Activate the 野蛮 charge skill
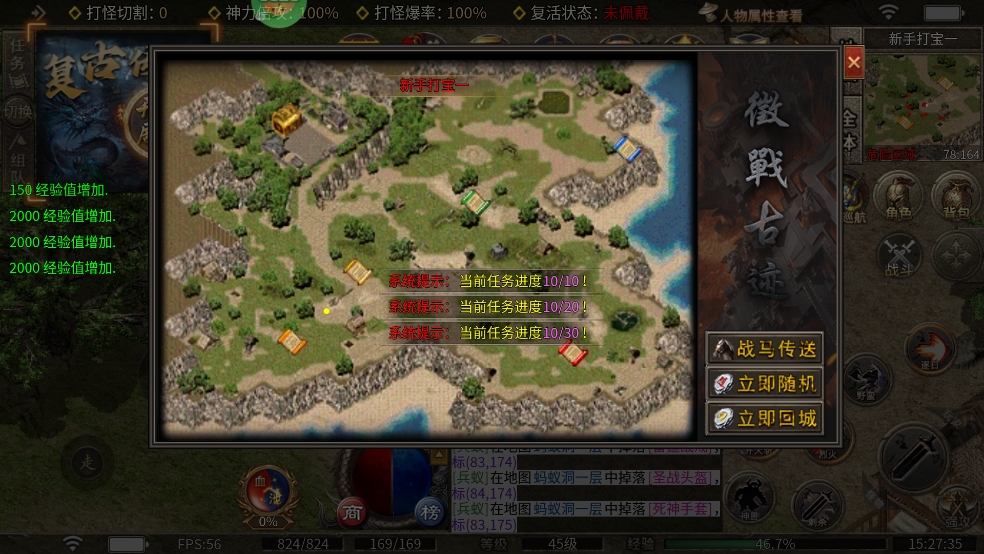The image size is (984, 554). point(866,378)
